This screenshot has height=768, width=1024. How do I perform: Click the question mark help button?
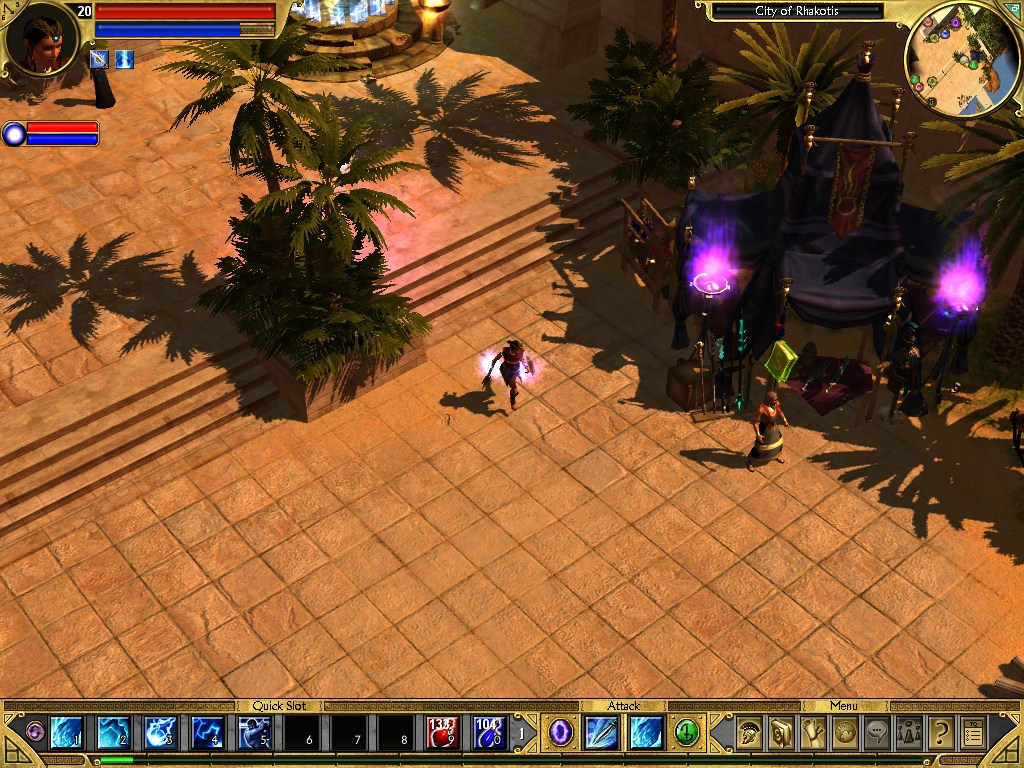[941, 734]
